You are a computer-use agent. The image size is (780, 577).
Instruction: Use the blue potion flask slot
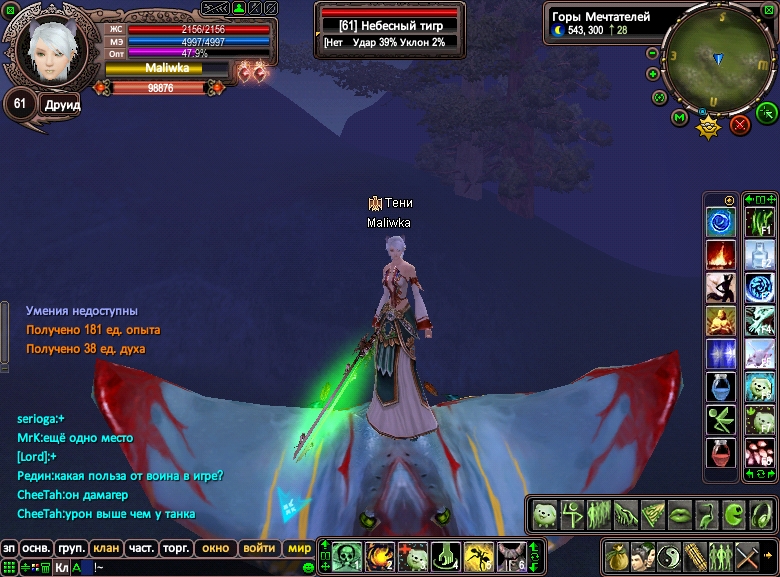tap(720, 387)
